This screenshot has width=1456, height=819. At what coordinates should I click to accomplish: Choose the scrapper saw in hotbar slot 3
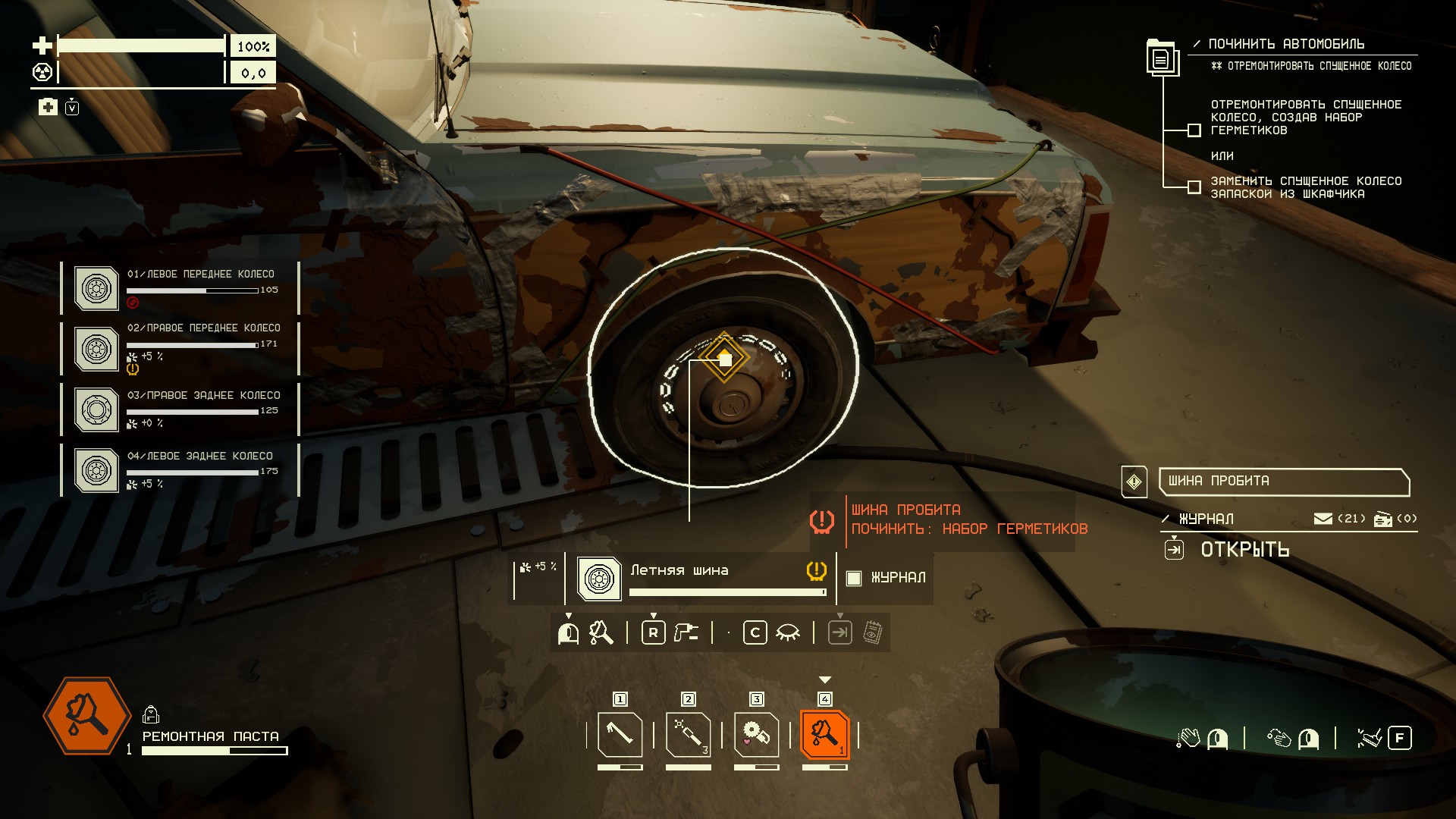tap(756, 734)
